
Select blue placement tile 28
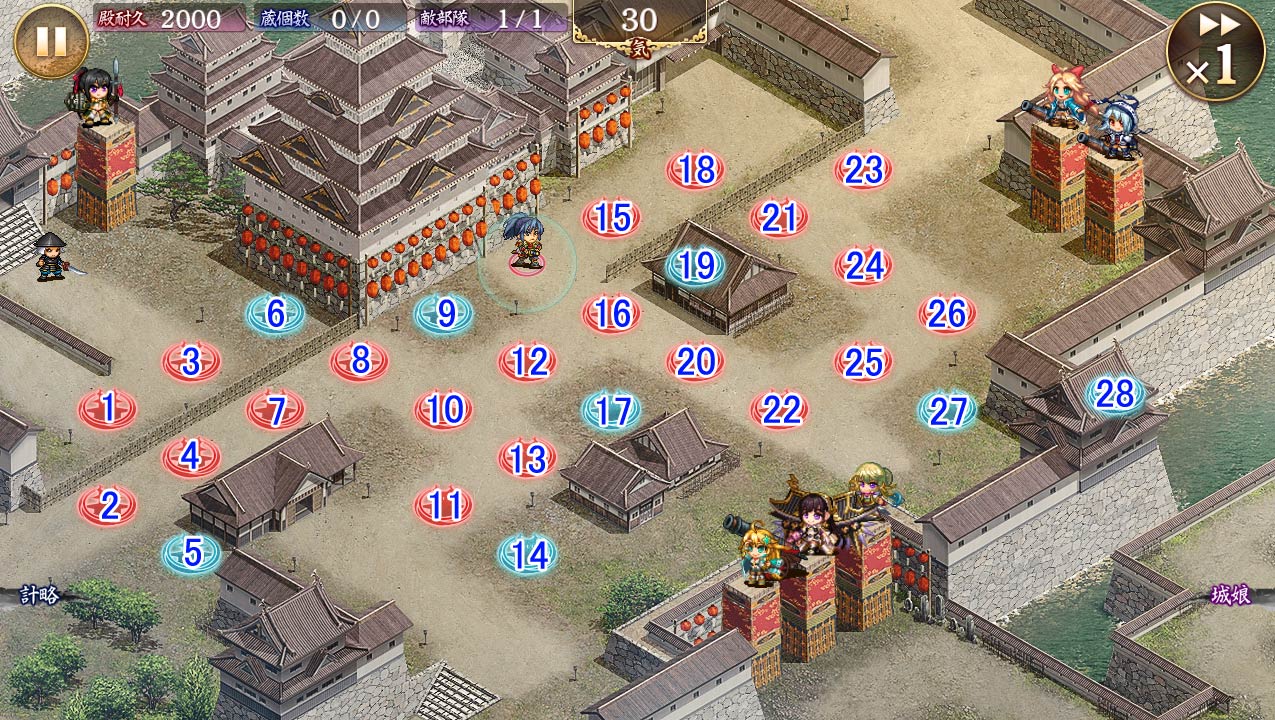coord(1115,394)
